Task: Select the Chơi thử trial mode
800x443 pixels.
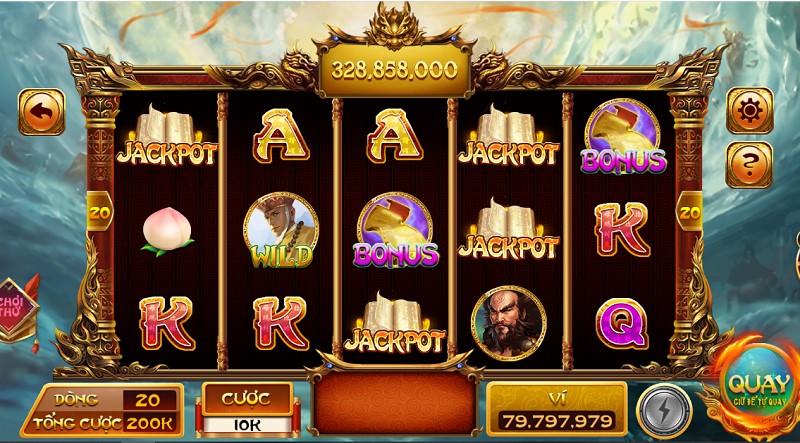Action: pyautogui.click(x=13, y=308)
